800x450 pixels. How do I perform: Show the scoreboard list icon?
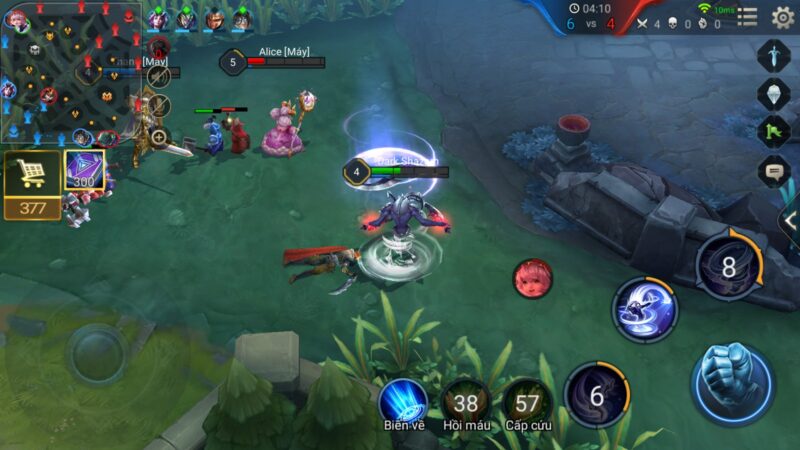coord(747,17)
